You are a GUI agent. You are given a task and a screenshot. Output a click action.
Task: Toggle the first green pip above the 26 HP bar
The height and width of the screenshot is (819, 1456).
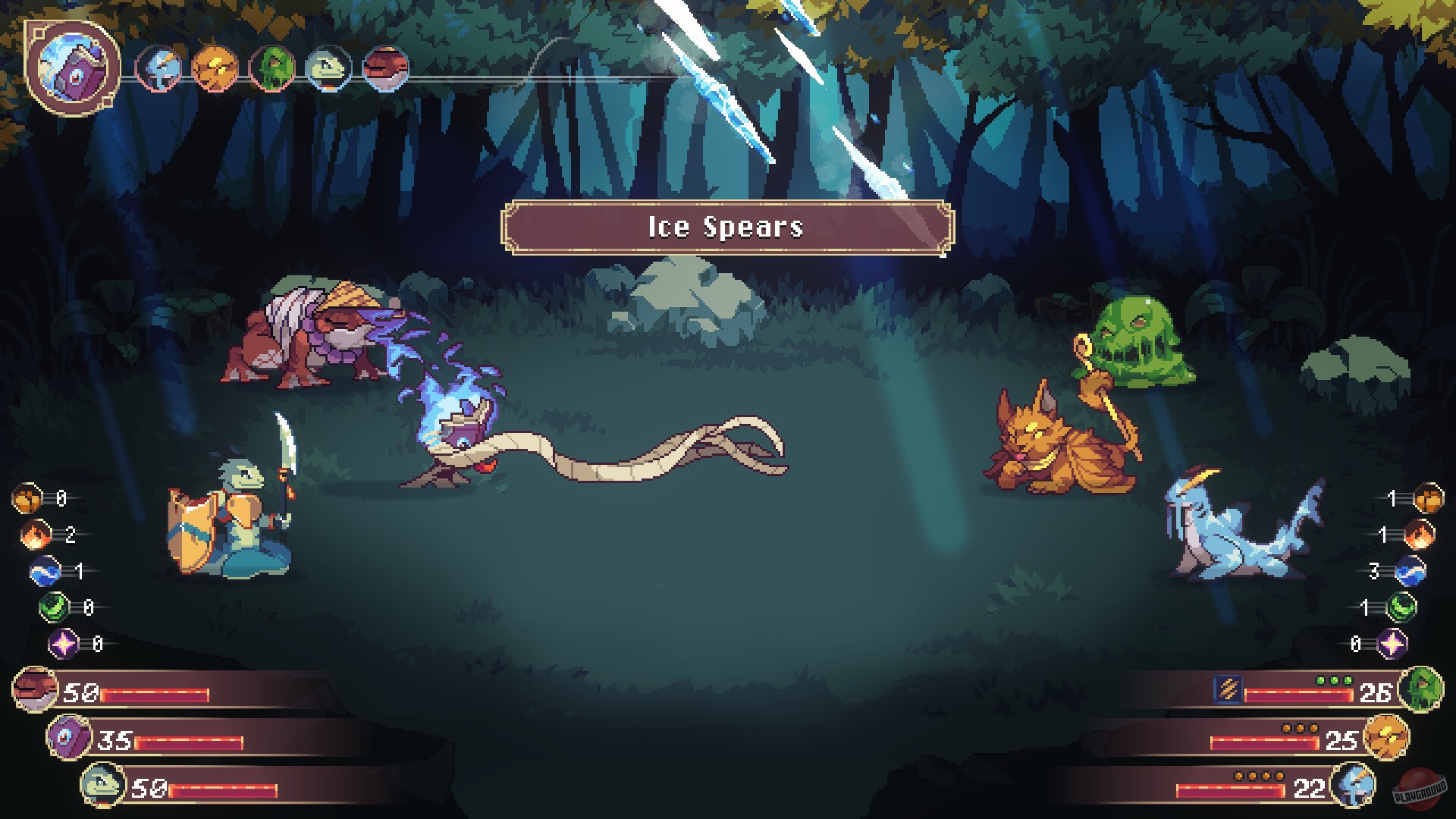tap(1321, 681)
